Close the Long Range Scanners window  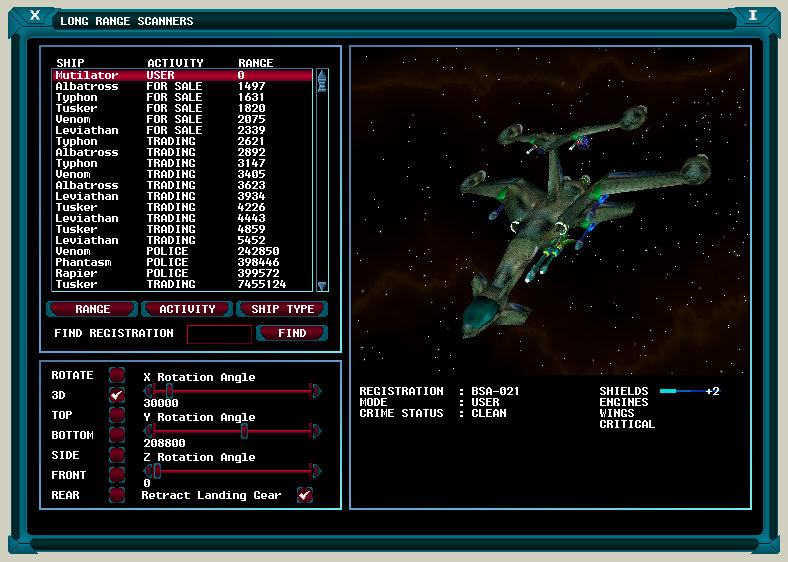[36, 15]
